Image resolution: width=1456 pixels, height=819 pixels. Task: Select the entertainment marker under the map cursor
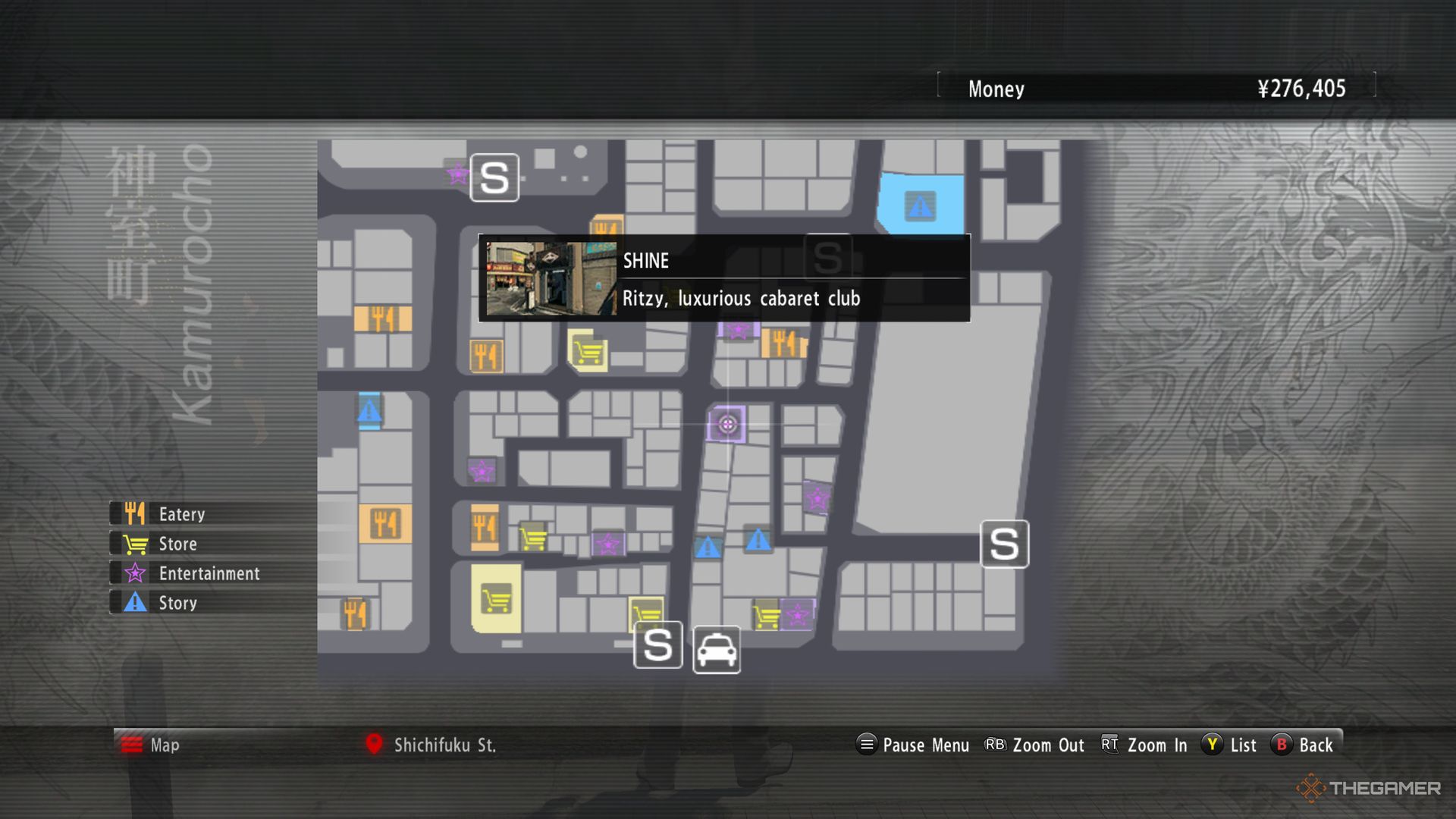pyautogui.click(x=726, y=424)
